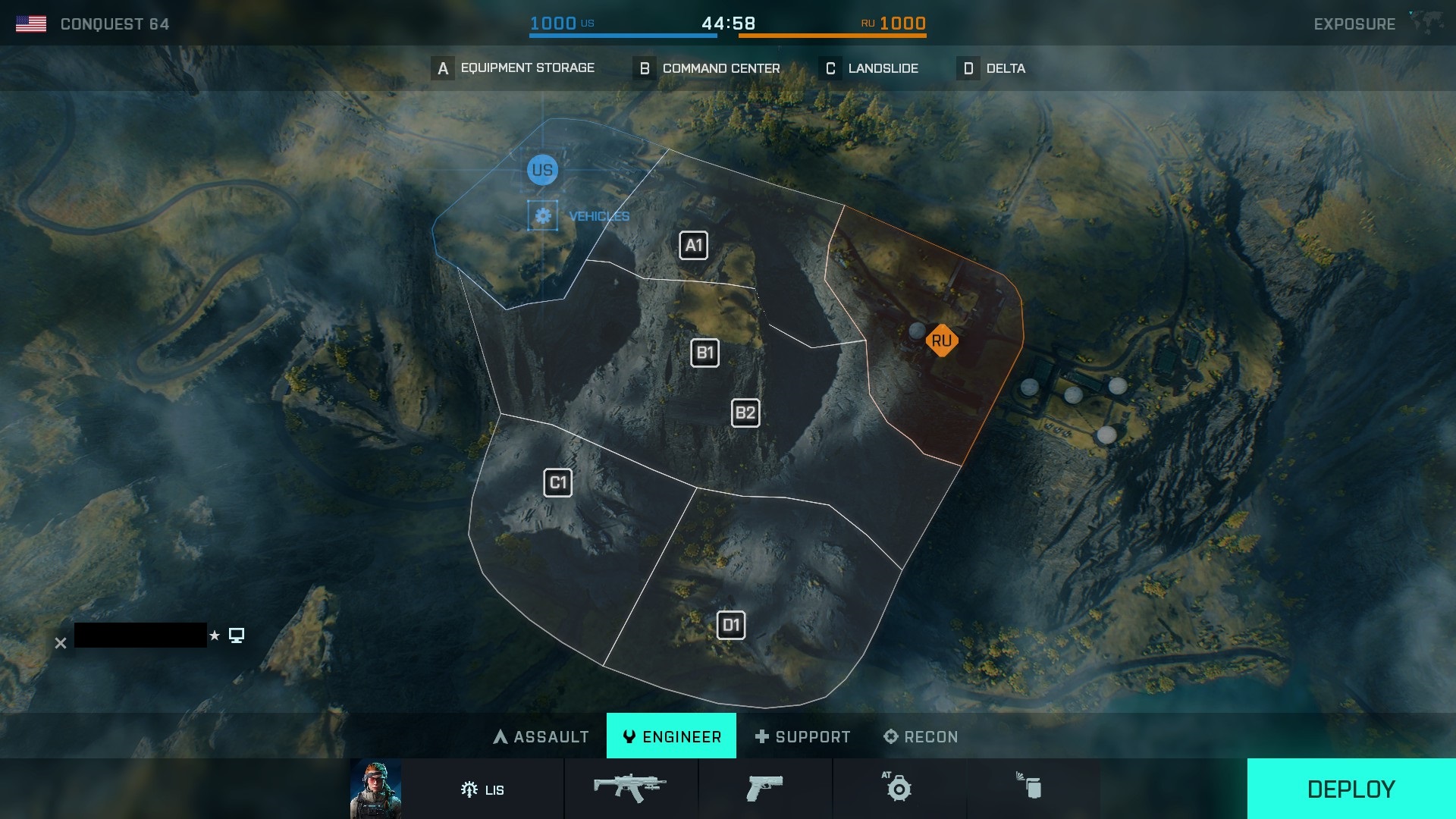Choose the B1 capture point marker
This screenshot has height=819, width=1456.
(x=704, y=353)
